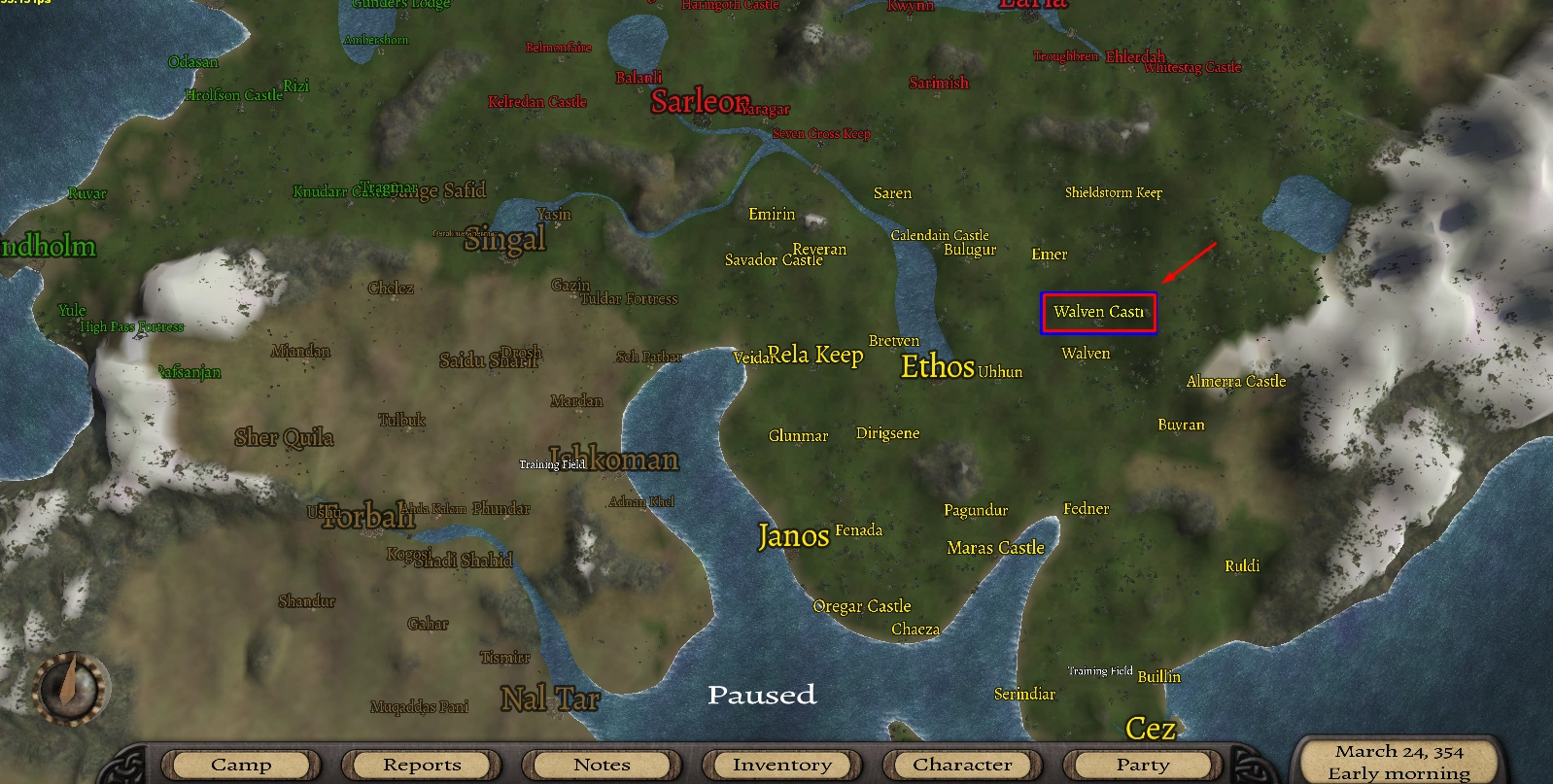1553x784 pixels.
Task: Travel to the city of Janos
Action: tap(794, 536)
